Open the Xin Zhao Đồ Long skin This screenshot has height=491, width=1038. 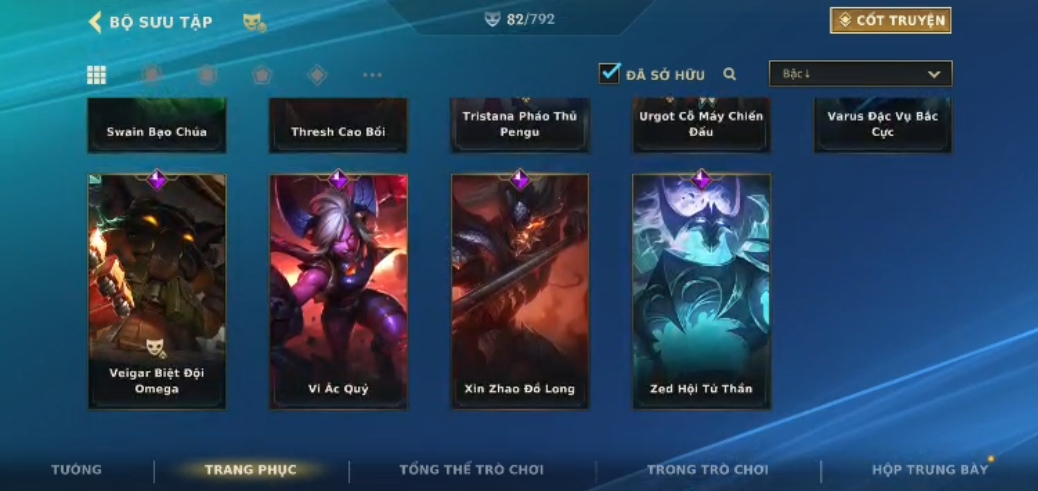pos(520,290)
